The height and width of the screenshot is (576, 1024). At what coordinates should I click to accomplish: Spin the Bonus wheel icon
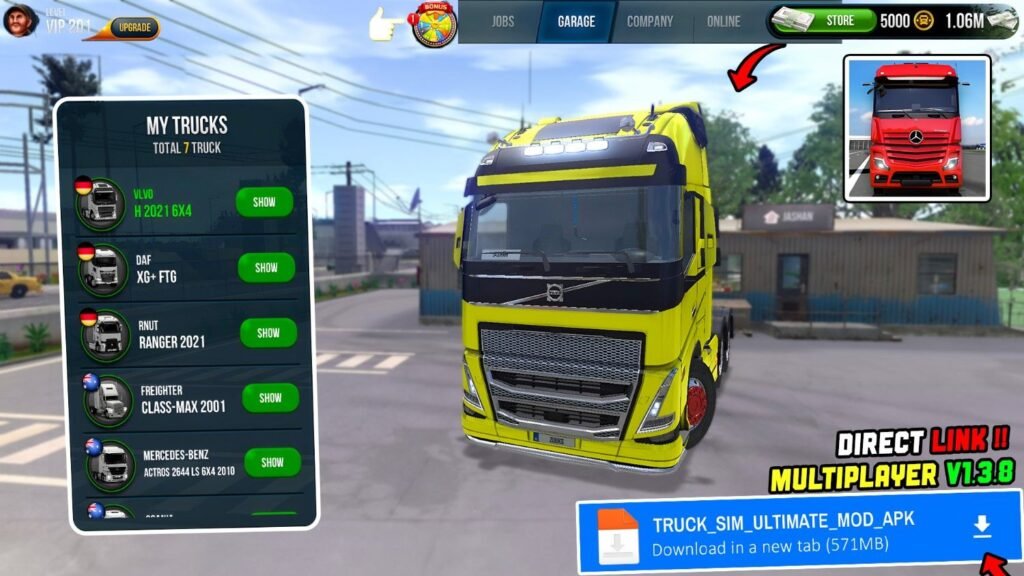point(434,24)
